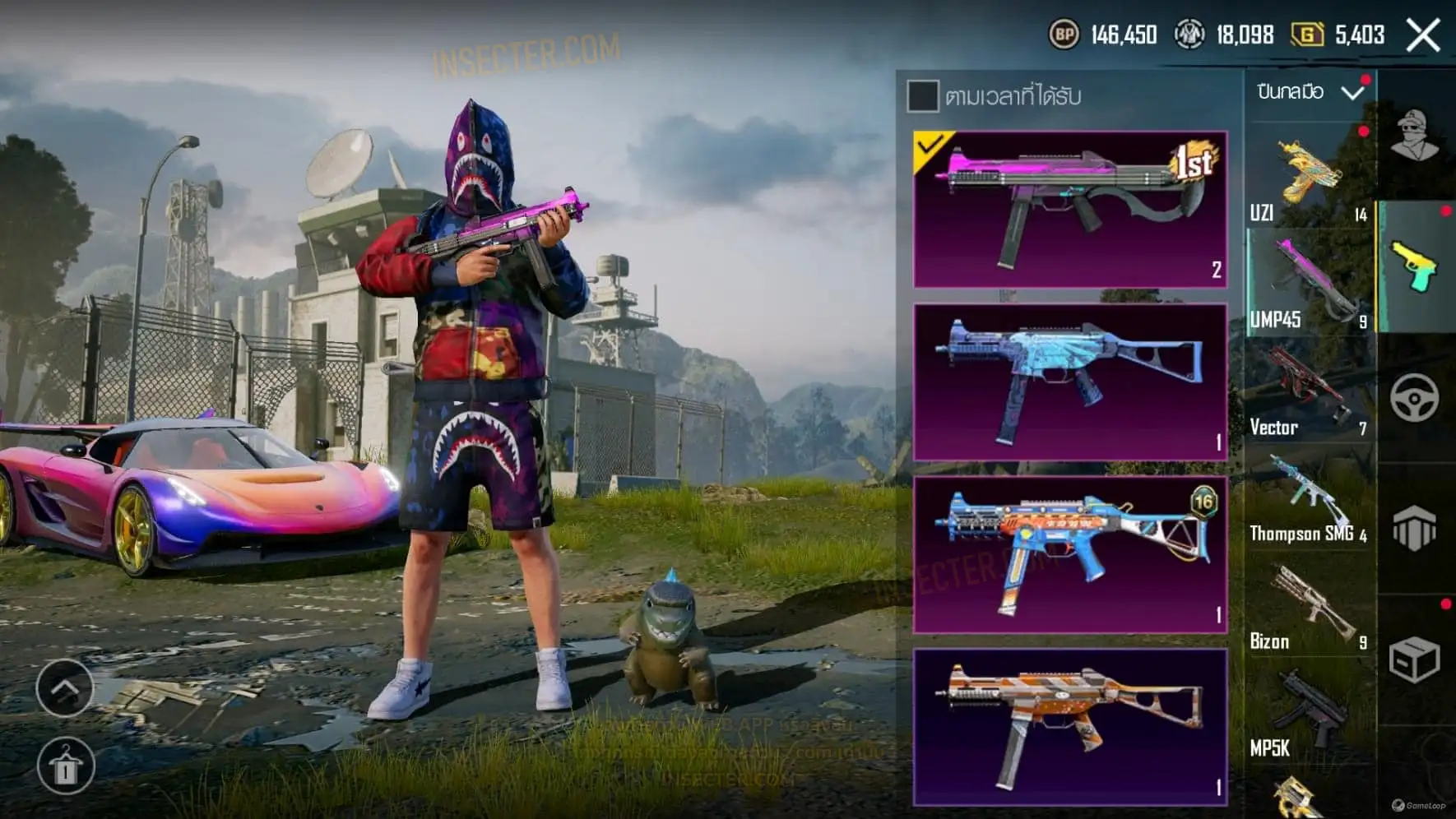Open the Bizon weapon category
Screen dimensions: 1456x819
point(1309,607)
